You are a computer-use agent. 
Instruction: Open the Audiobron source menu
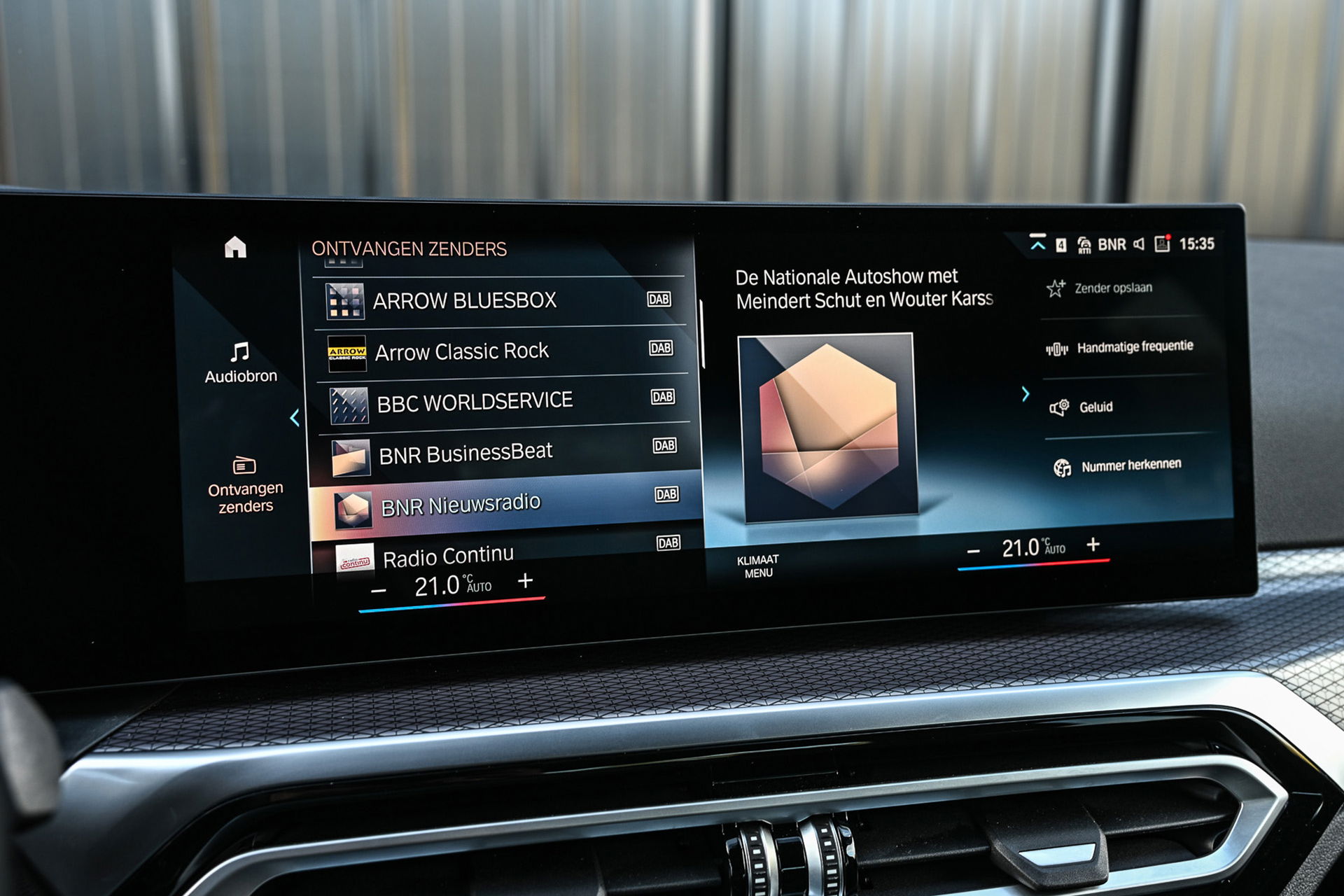[x=240, y=363]
